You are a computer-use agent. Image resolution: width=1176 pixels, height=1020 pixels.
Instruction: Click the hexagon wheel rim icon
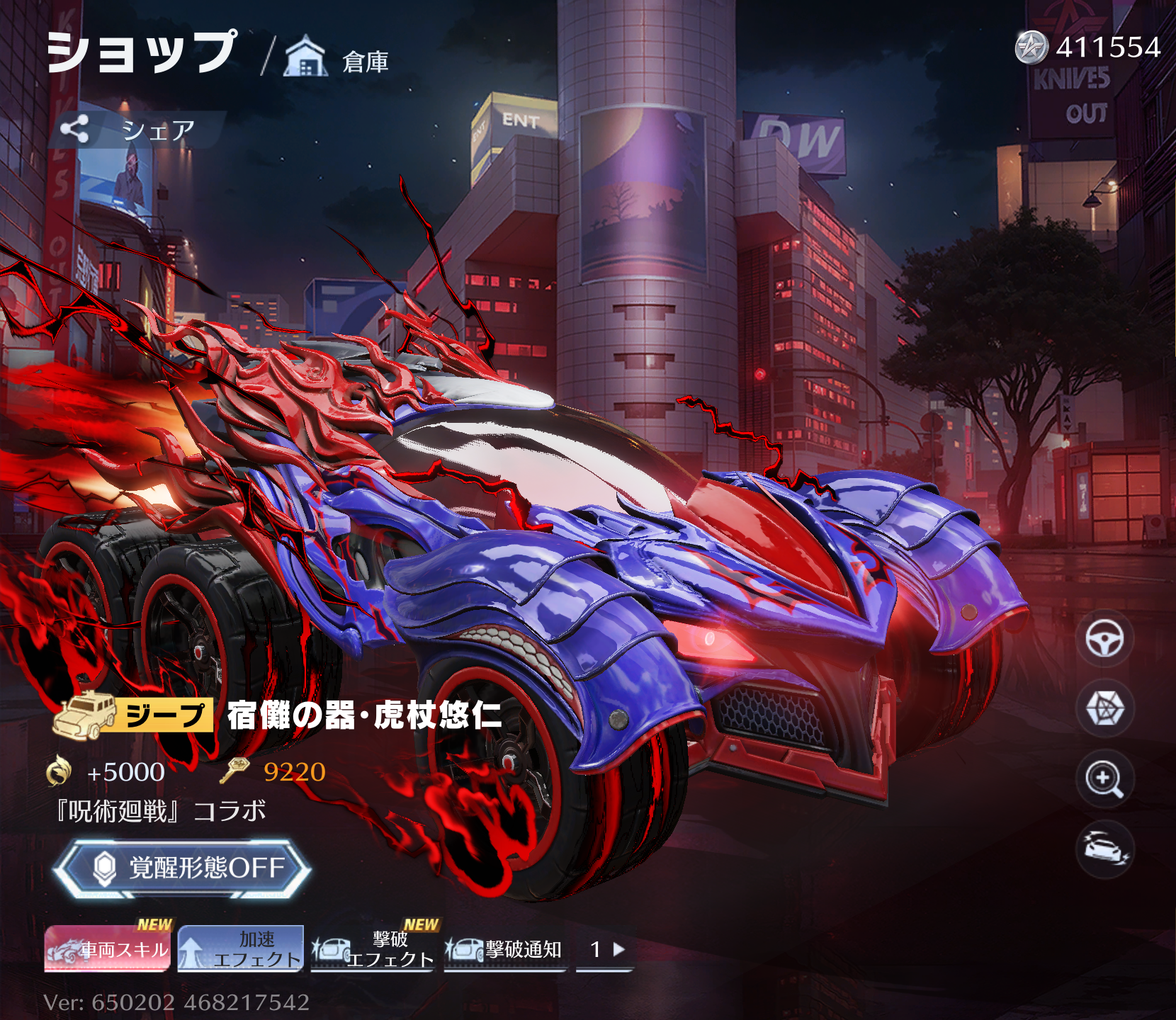1104,708
